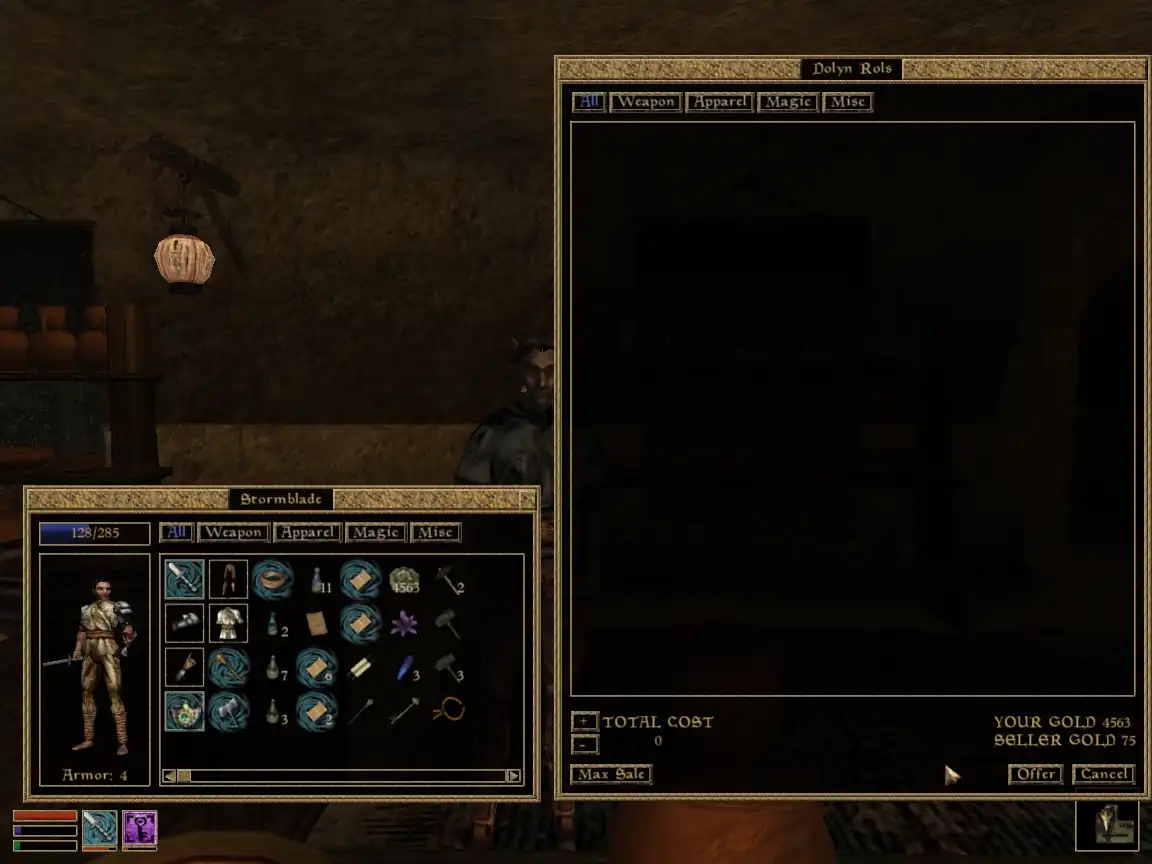Choose the Misc tab in Stormblade's inventory
1152x864 pixels.
click(435, 533)
